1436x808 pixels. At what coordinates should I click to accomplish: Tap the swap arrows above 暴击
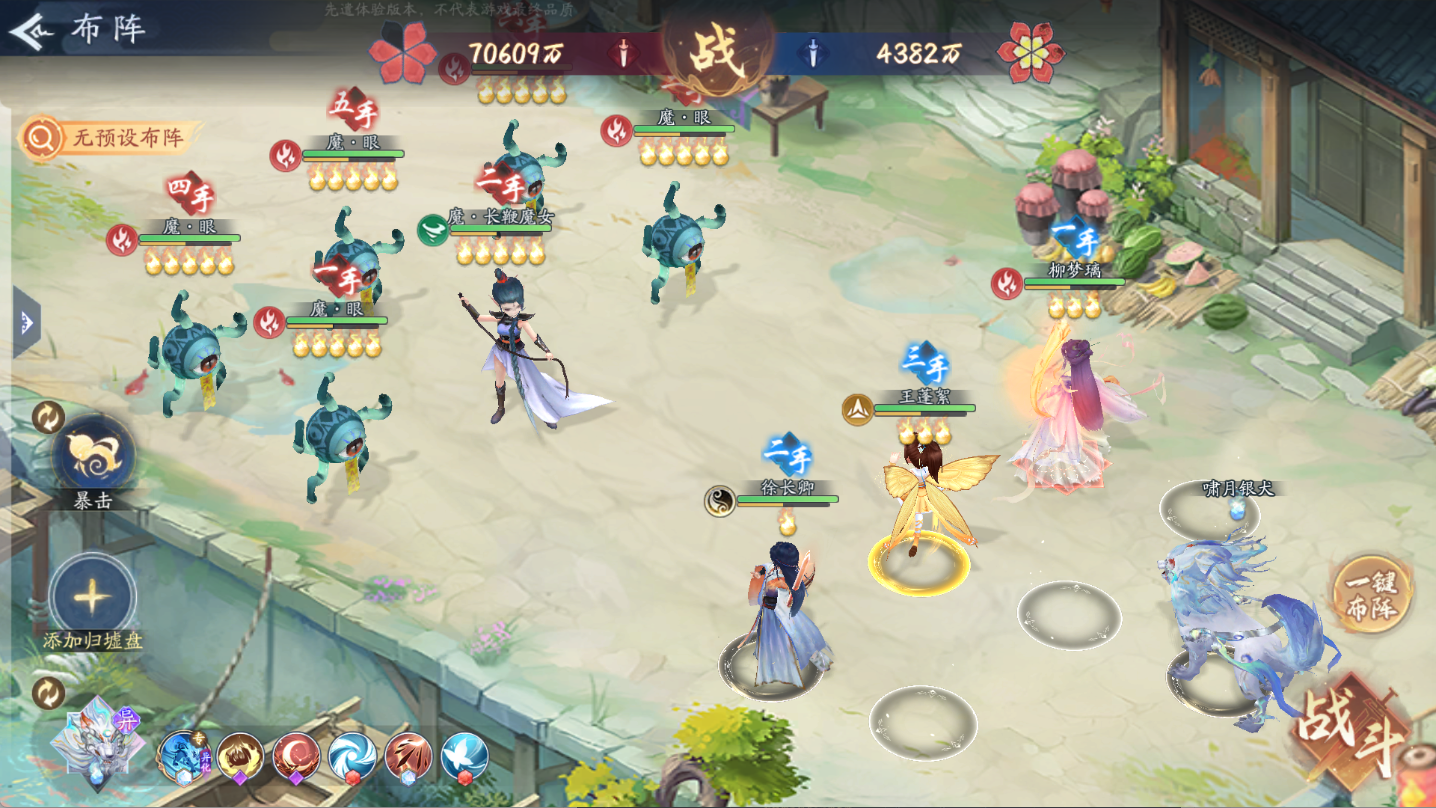click(x=48, y=416)
